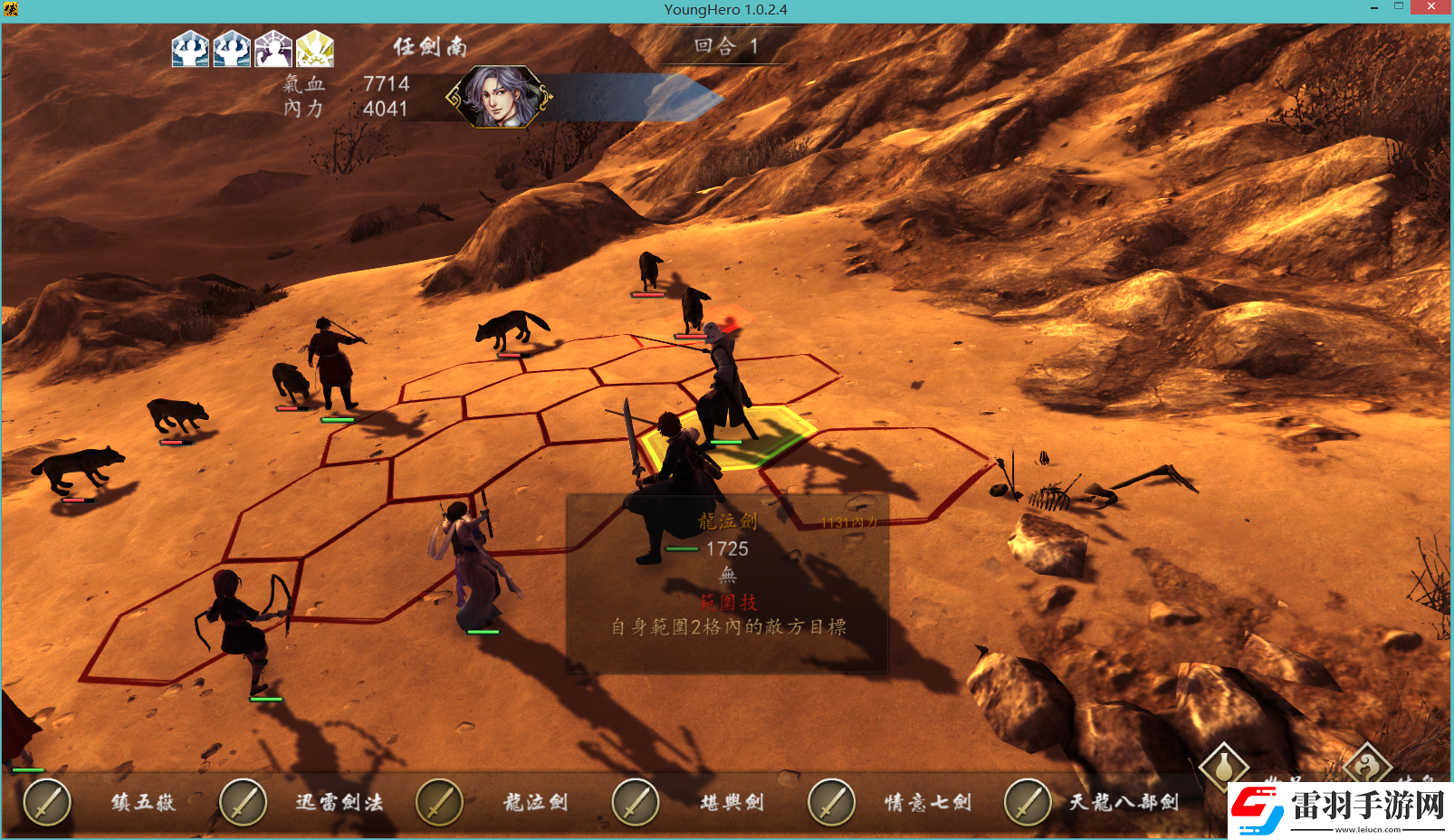This screenshot has width=1454, height=840.
Task: Activate the 龍泣劍 skill
Action: tap(440, 802)
